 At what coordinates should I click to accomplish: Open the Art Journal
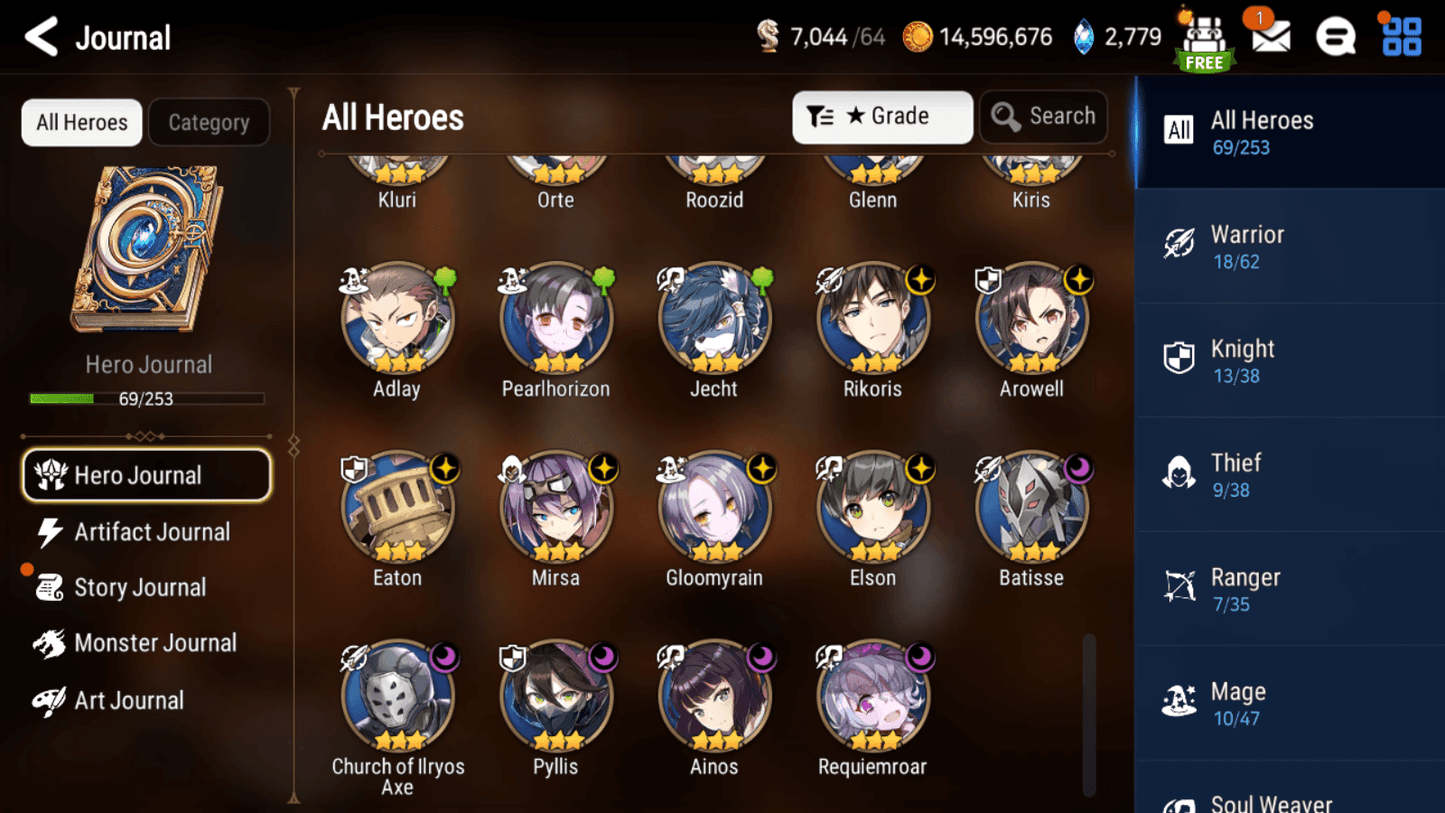point(128,700)
